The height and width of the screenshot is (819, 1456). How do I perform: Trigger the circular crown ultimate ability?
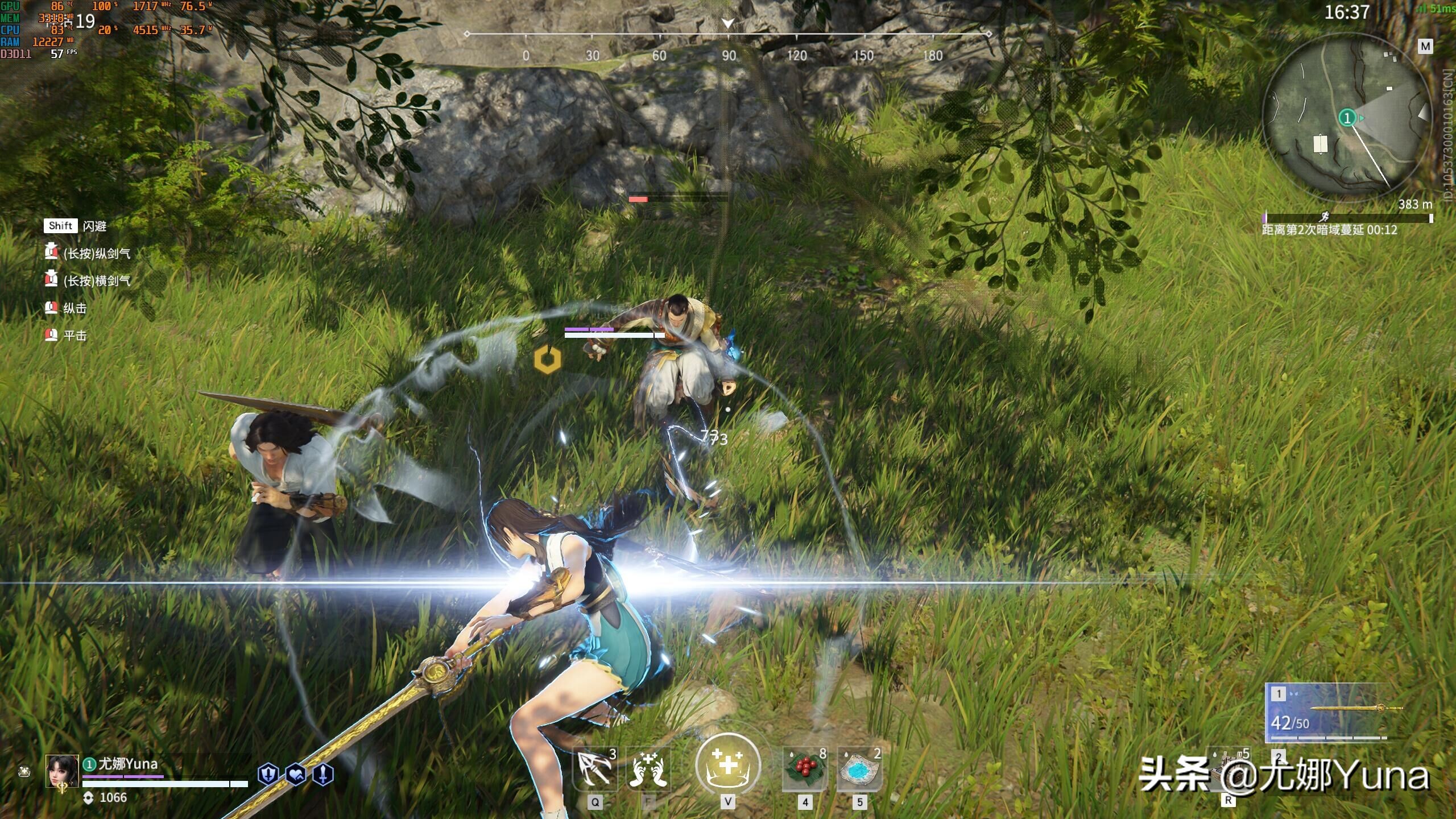[x=727, y=765]
